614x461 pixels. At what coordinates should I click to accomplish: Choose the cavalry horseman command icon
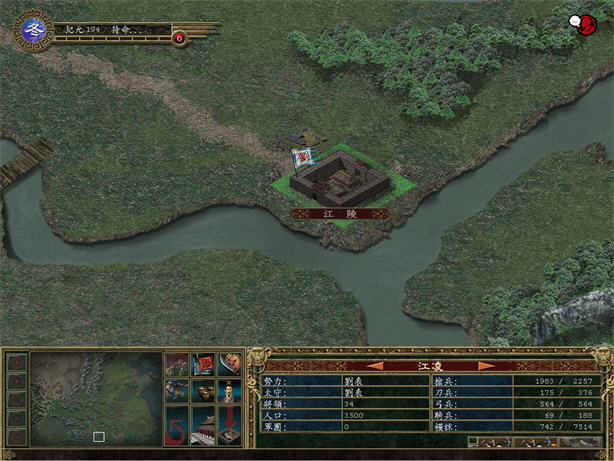point(177,391)
